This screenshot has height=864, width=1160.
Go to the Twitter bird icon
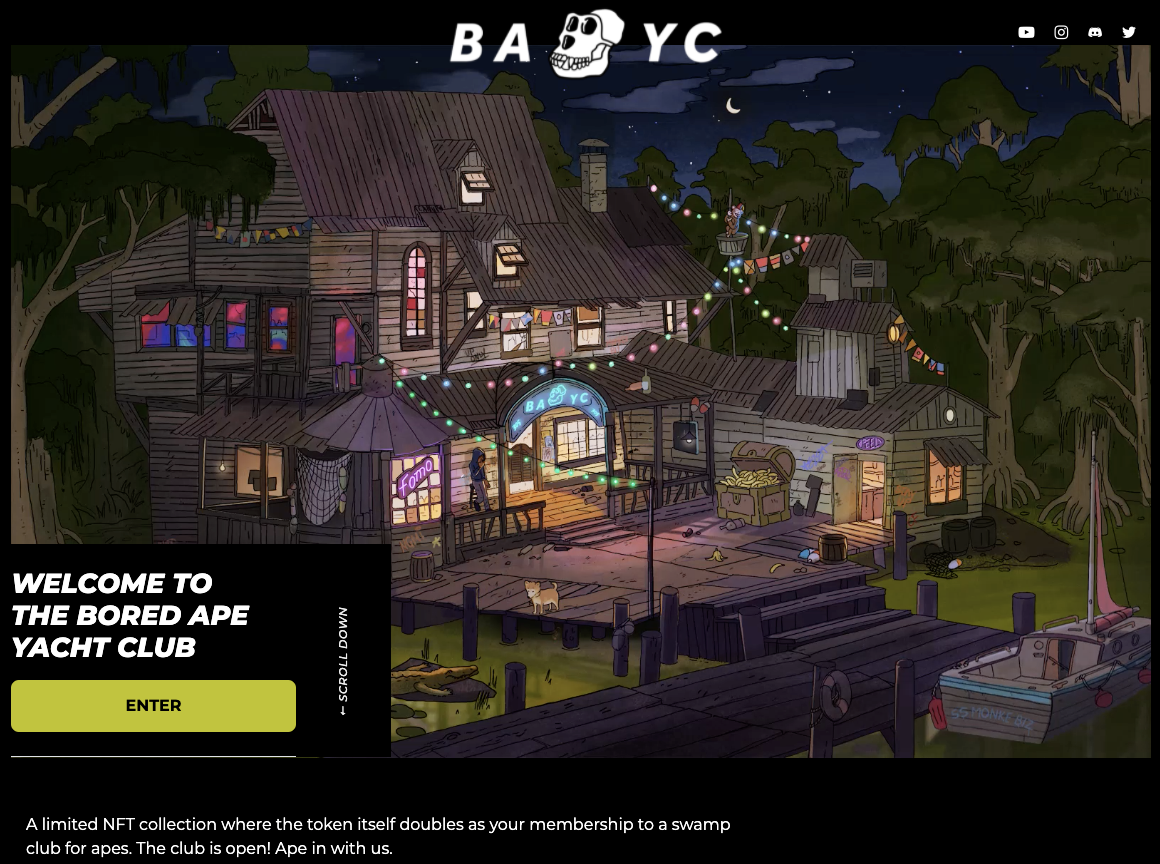click(x=1129, y=32)
